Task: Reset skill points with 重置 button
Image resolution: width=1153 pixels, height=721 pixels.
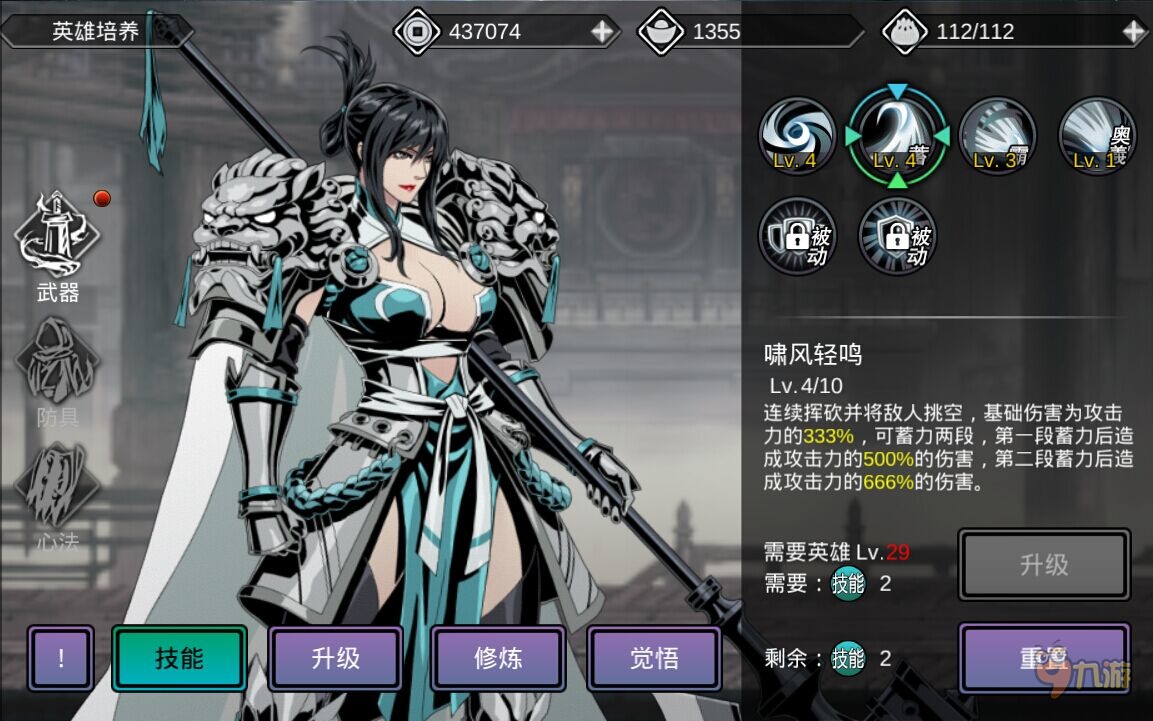Action: tap(1044, 658)
